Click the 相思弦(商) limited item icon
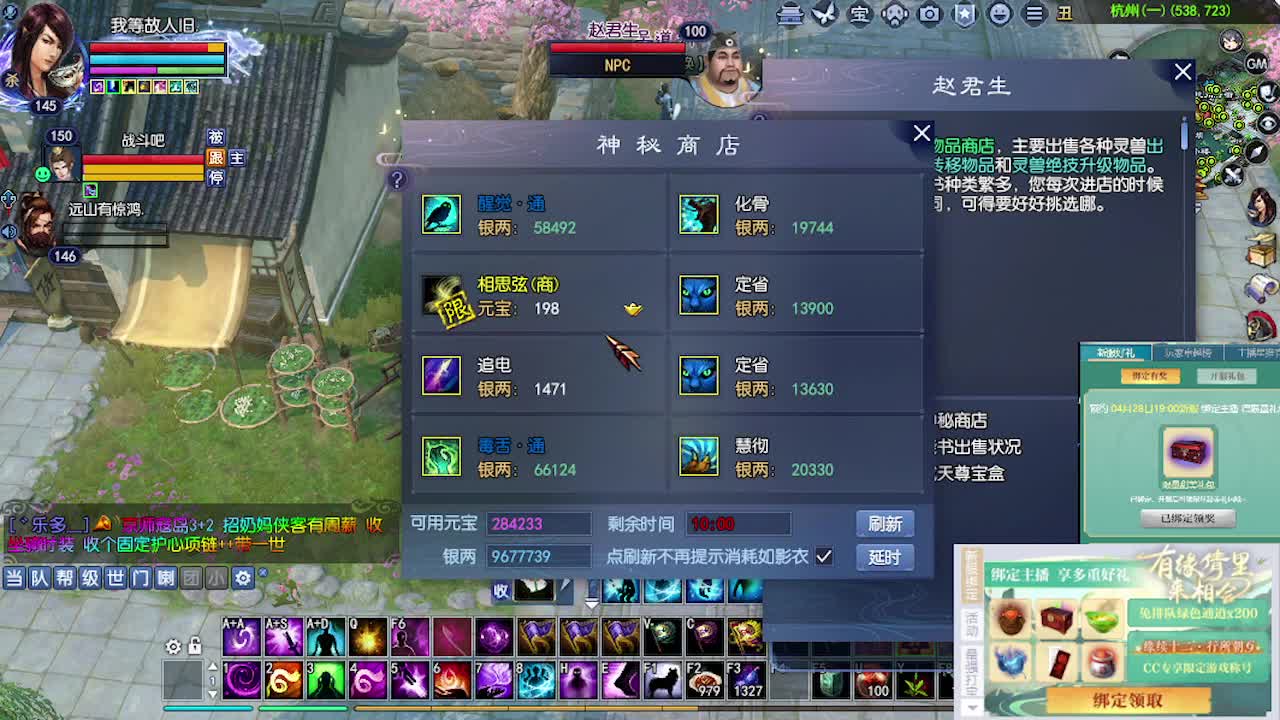 441,296
